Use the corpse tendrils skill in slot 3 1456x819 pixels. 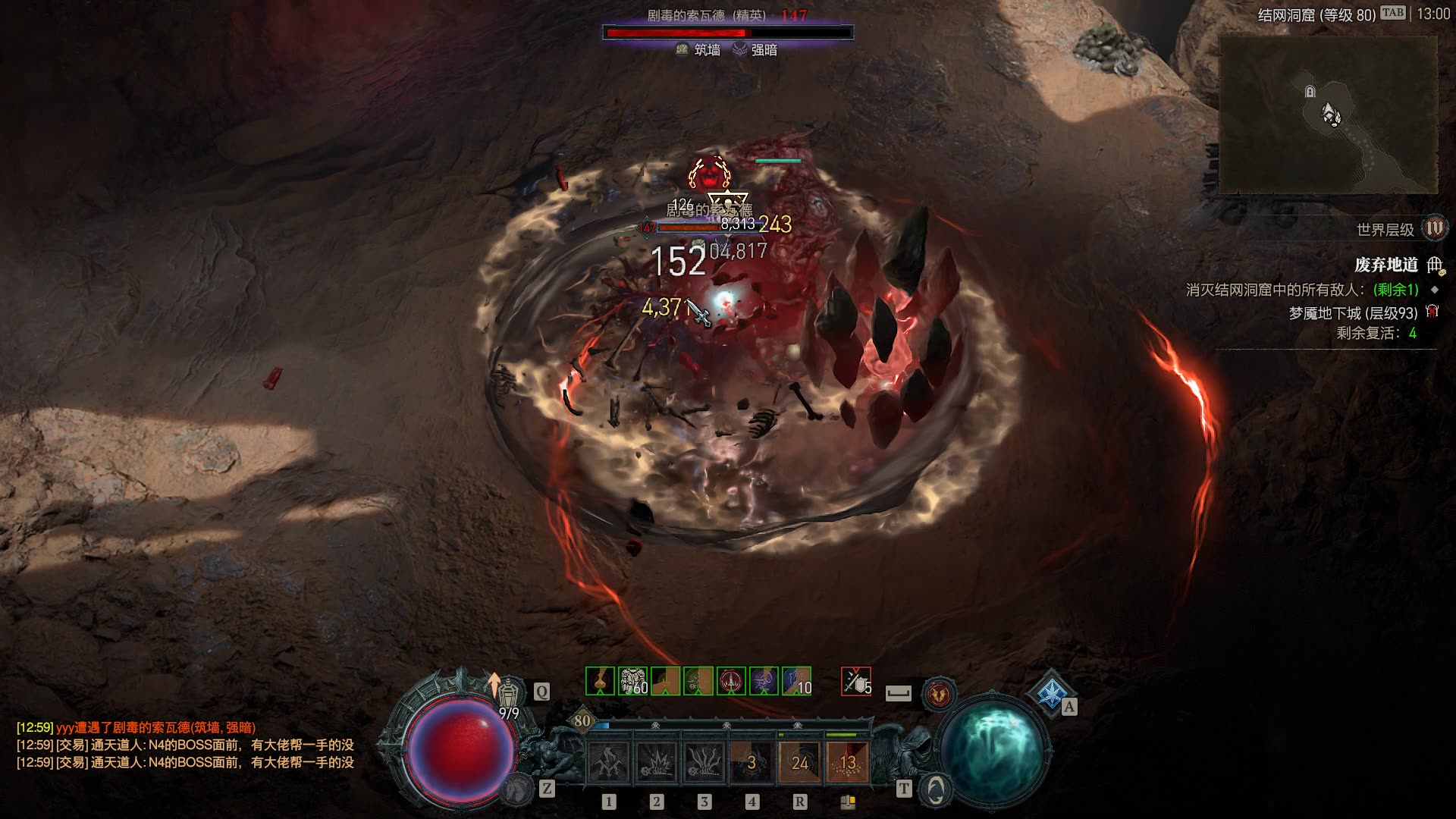(704, 762)
